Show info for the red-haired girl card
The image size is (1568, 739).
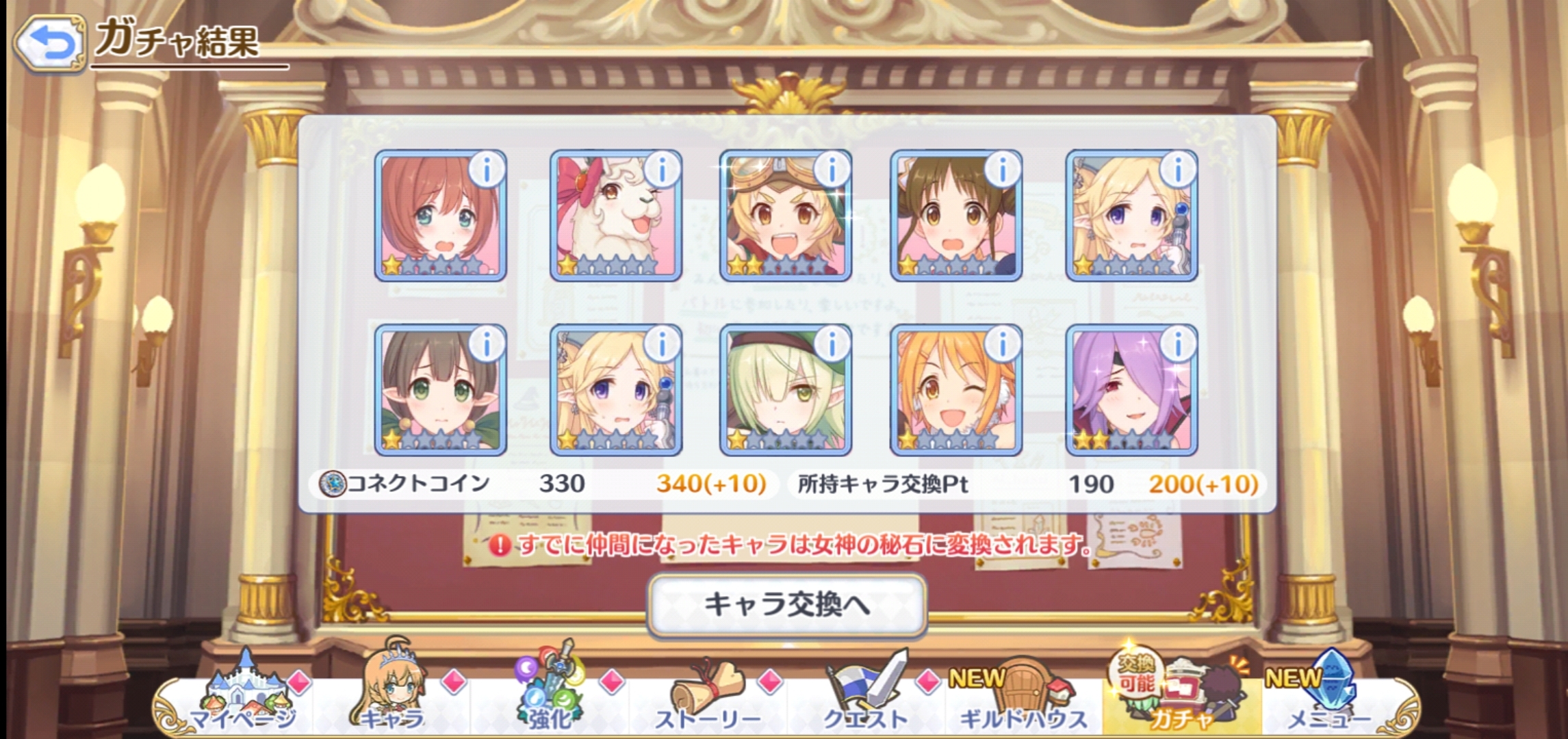tap(487, 169)
